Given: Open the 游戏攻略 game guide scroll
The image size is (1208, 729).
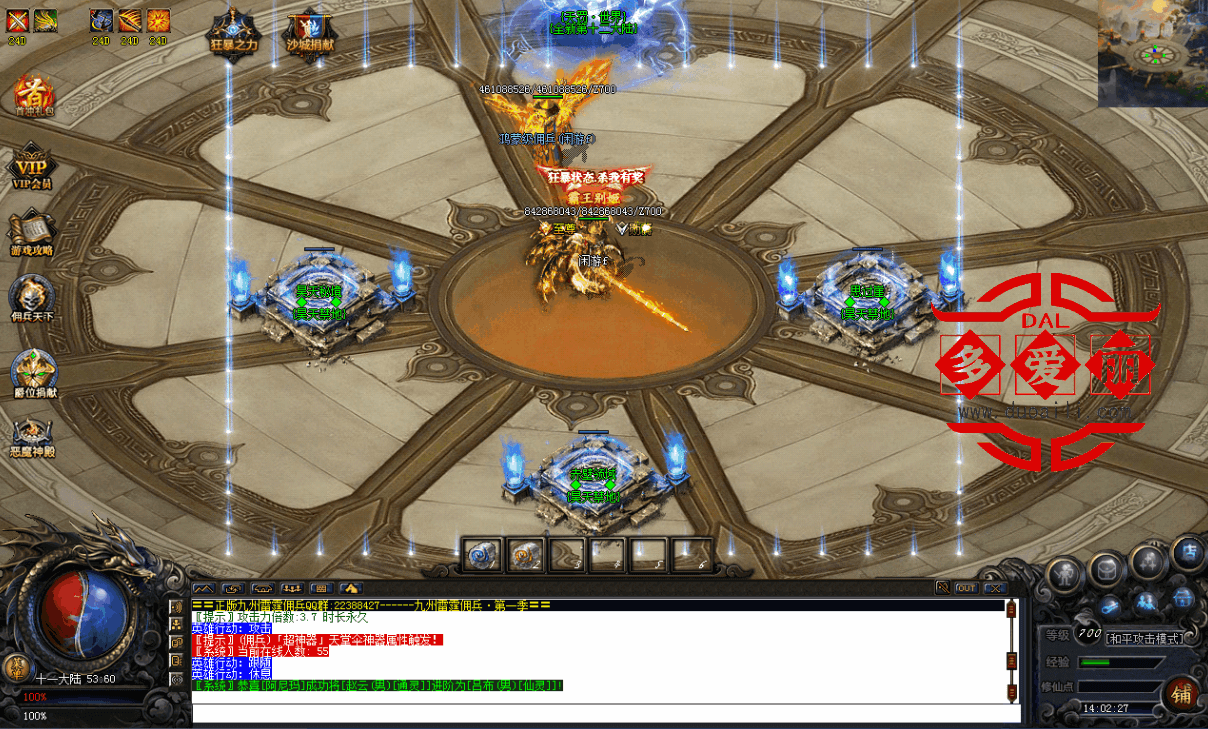Looking at the screenshot, I should pyautogui.click(x=32, y=232).
